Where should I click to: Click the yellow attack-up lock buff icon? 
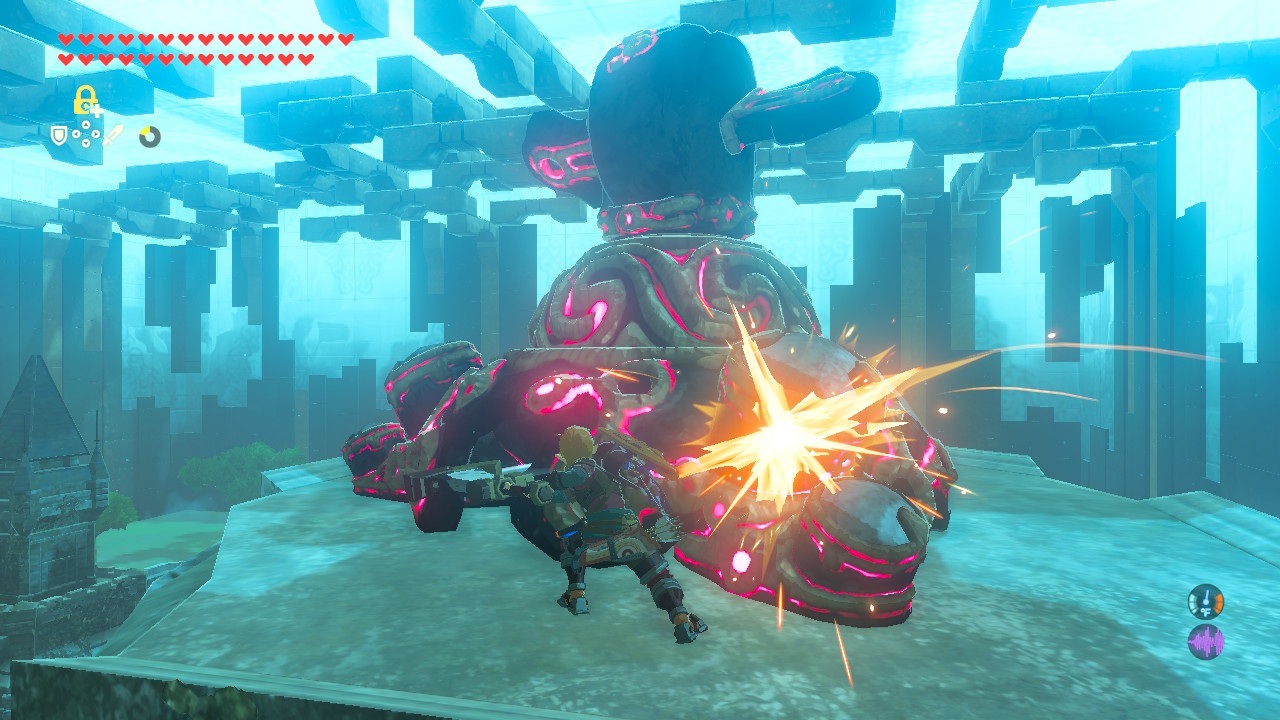pos(84,98)
